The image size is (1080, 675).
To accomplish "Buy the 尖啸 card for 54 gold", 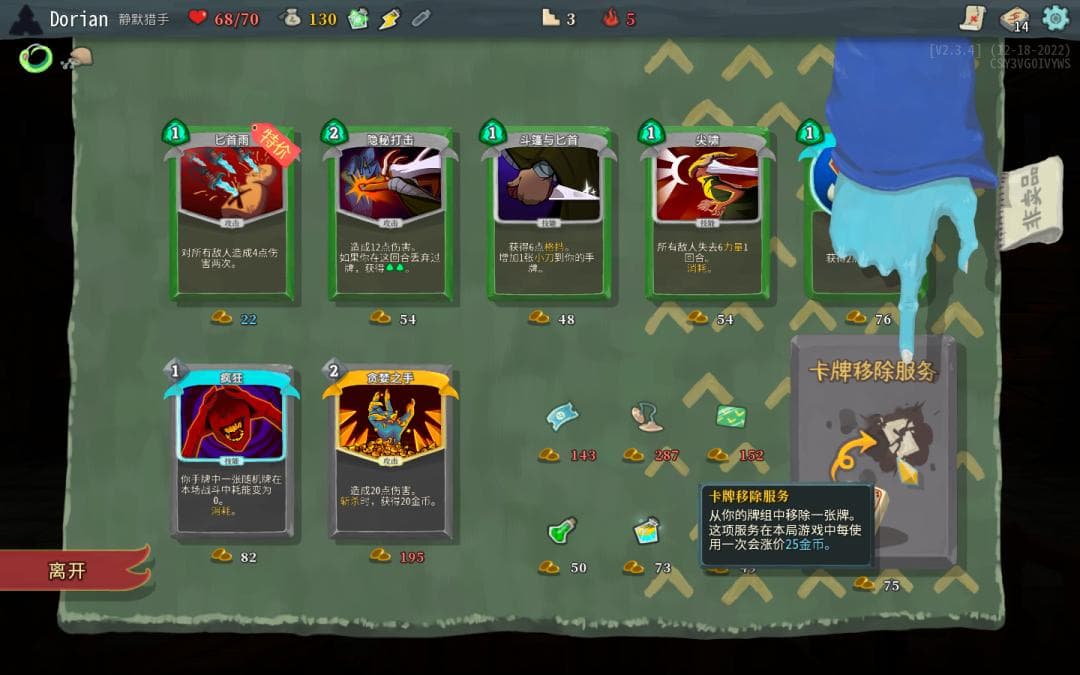I will click(x=709, y=215).
